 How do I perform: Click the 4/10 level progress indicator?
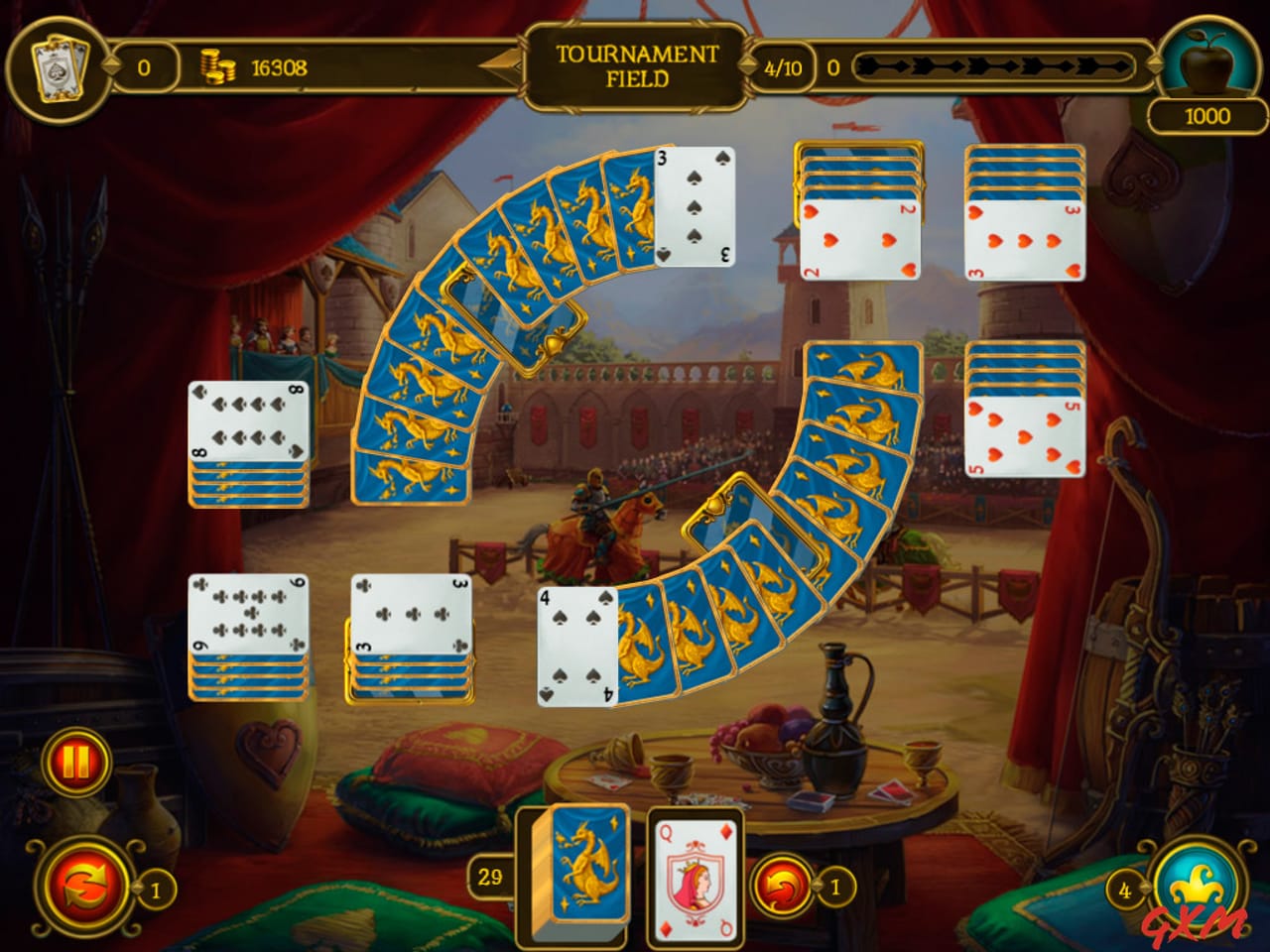click(x=784, y=67)
